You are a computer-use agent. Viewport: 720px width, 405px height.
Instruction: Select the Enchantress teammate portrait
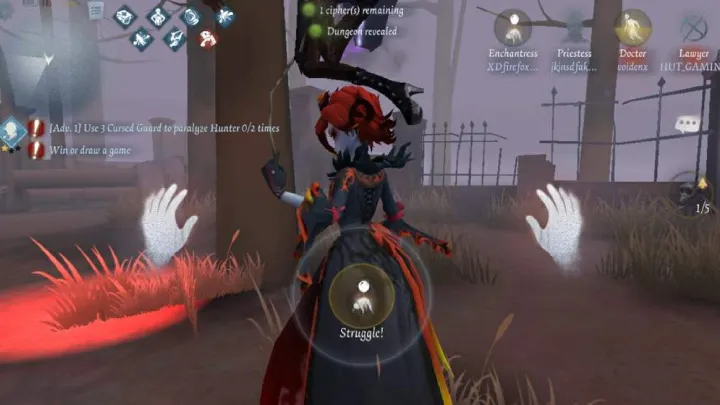(x=513, y=28)
